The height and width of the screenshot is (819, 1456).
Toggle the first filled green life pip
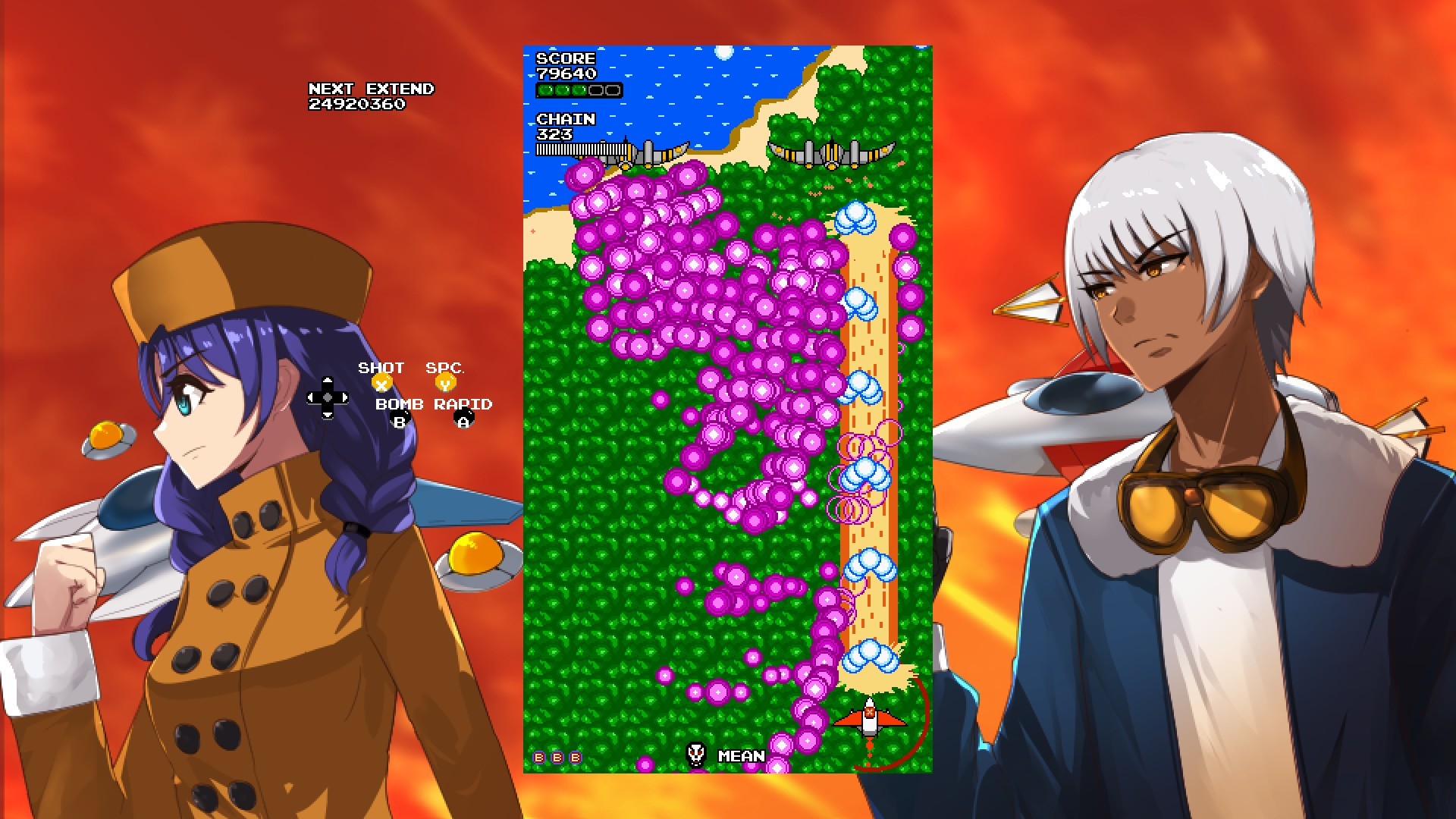(547, 90)
